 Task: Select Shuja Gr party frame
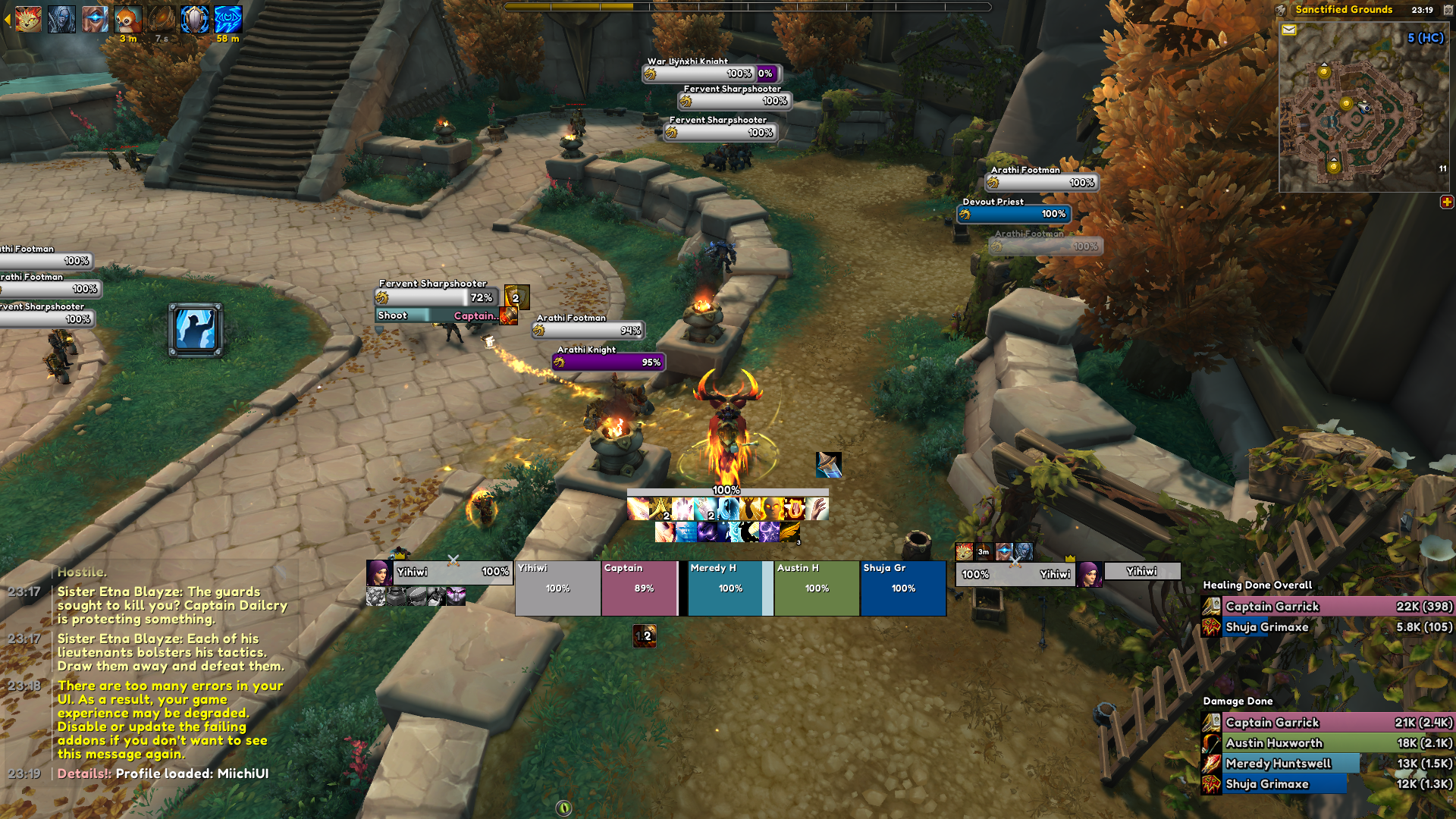pos(903,588)
